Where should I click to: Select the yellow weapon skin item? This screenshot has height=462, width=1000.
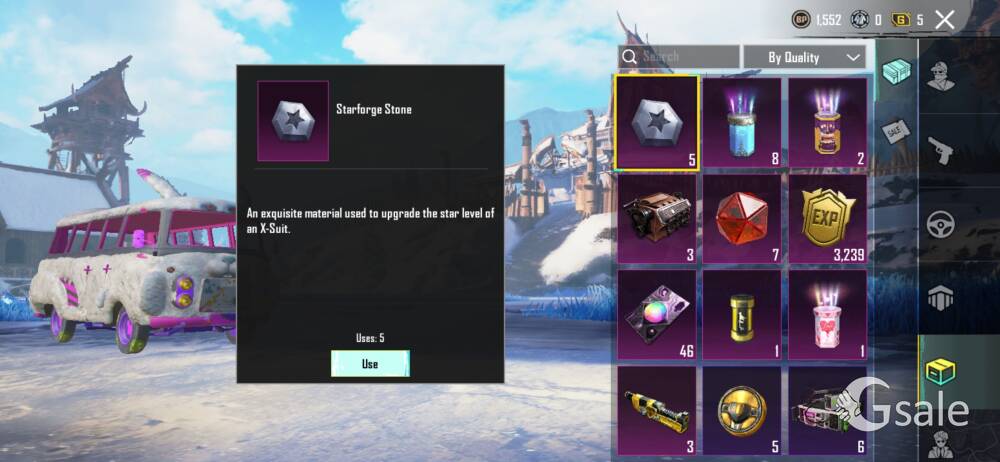point(656,410)
